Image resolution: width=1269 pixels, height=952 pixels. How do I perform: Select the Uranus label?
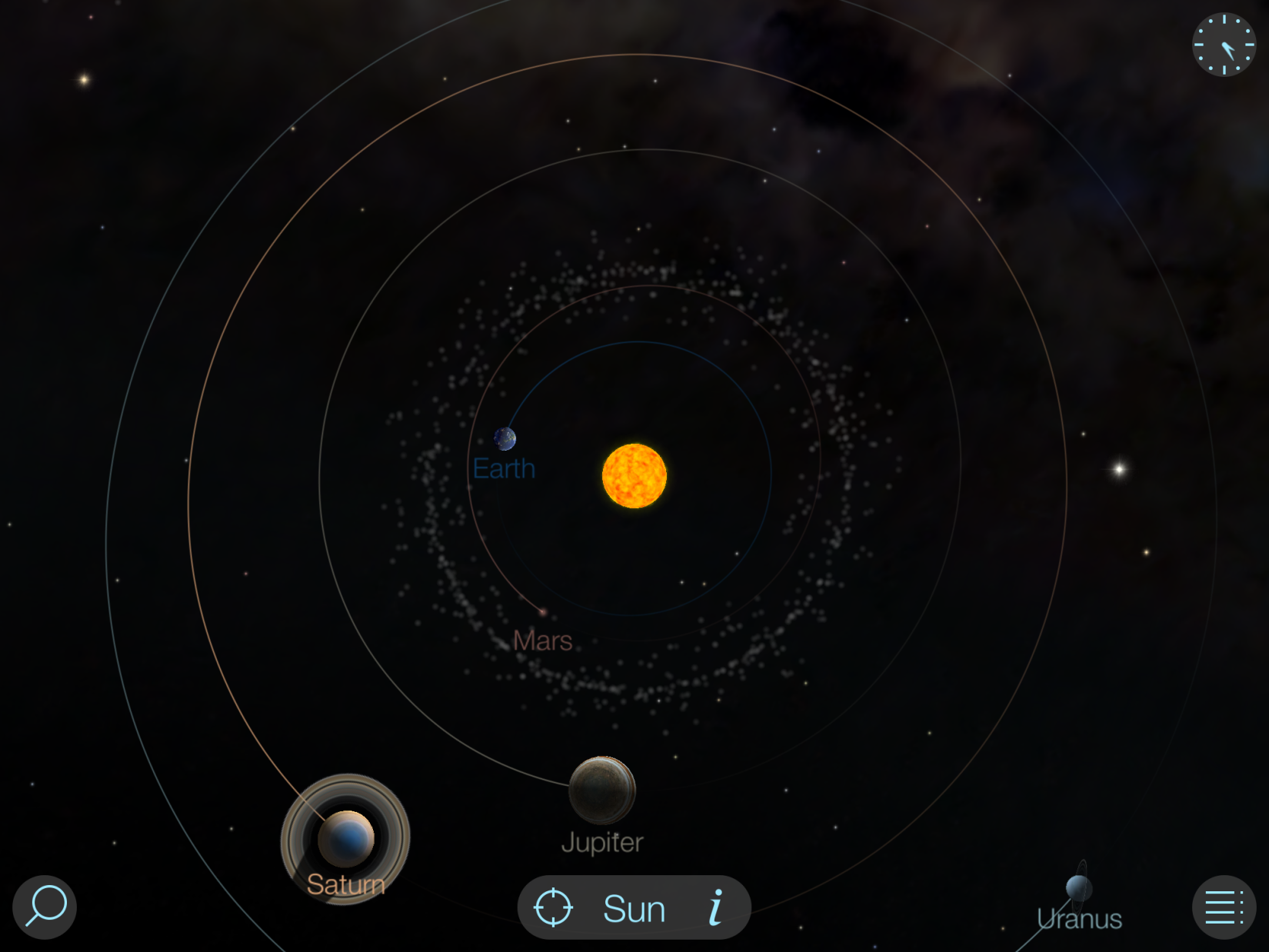1079,919
